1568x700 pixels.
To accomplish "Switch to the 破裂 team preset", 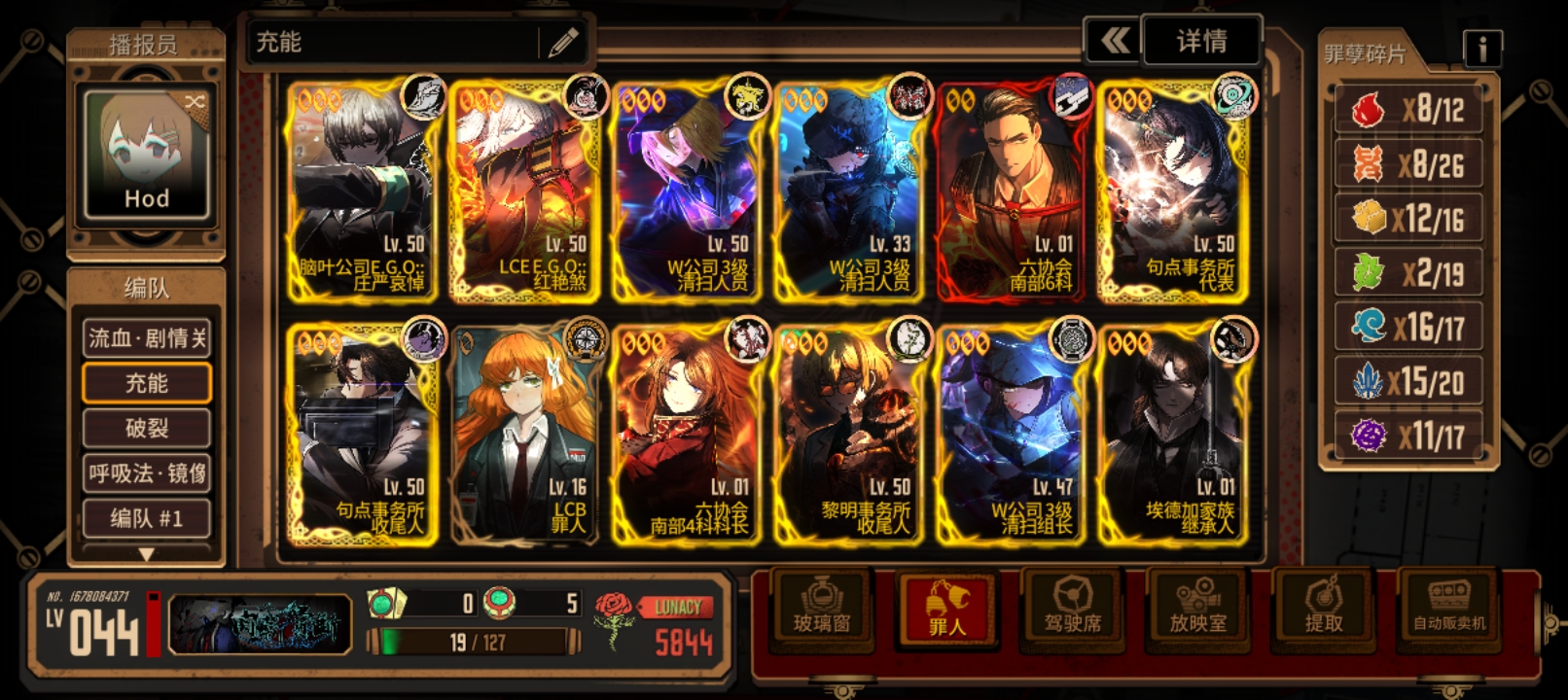I will pos(147,428).
